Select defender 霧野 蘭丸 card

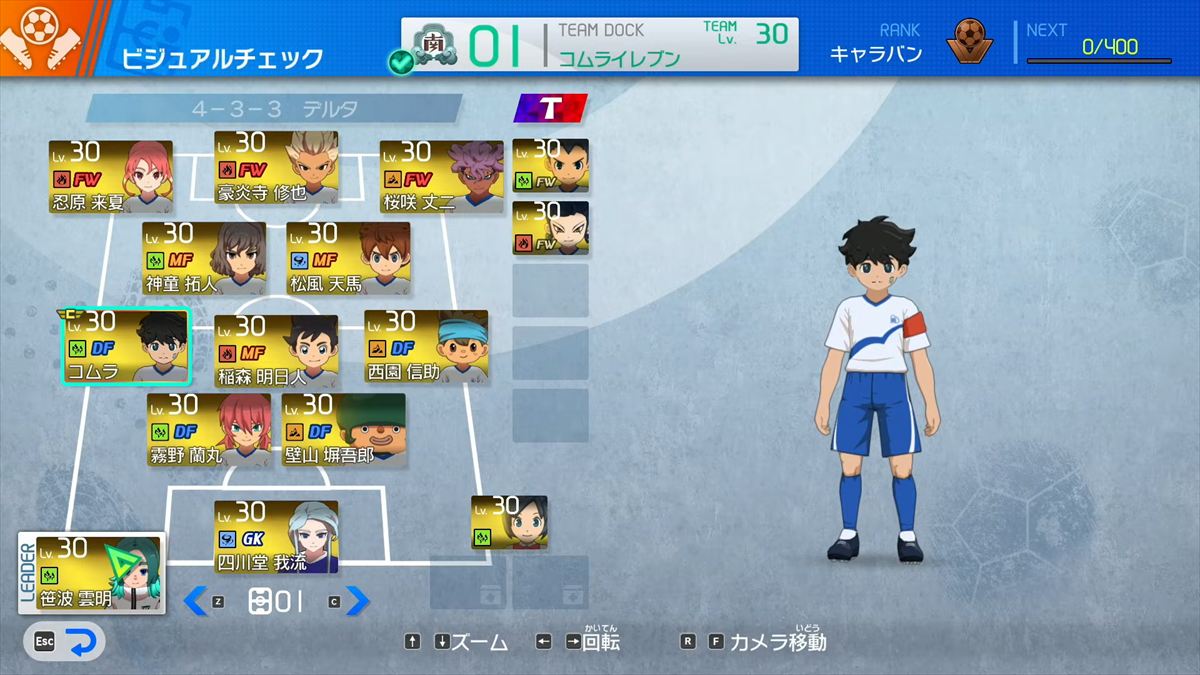click(208, 430)
